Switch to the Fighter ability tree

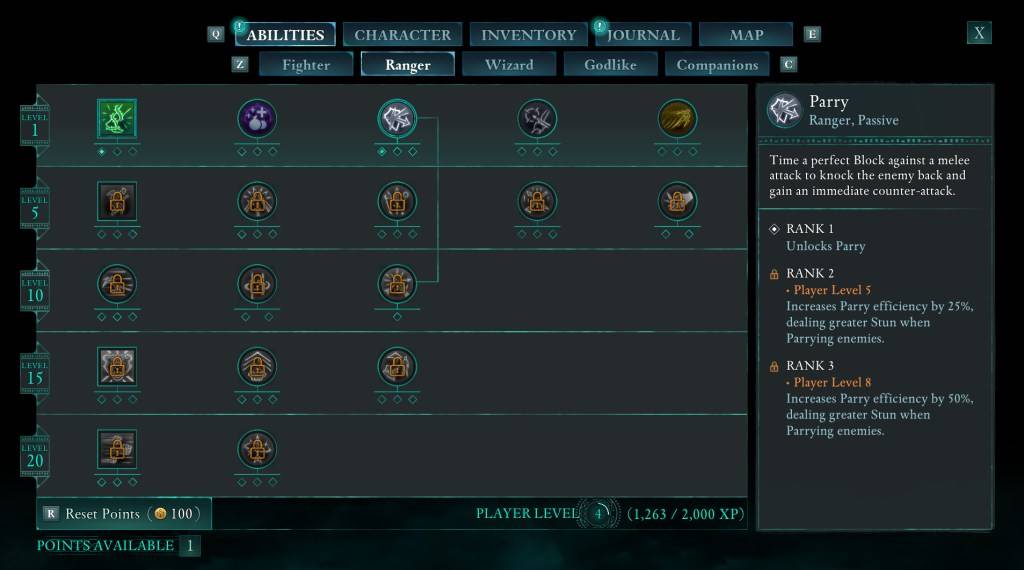[x=306, y=65]
